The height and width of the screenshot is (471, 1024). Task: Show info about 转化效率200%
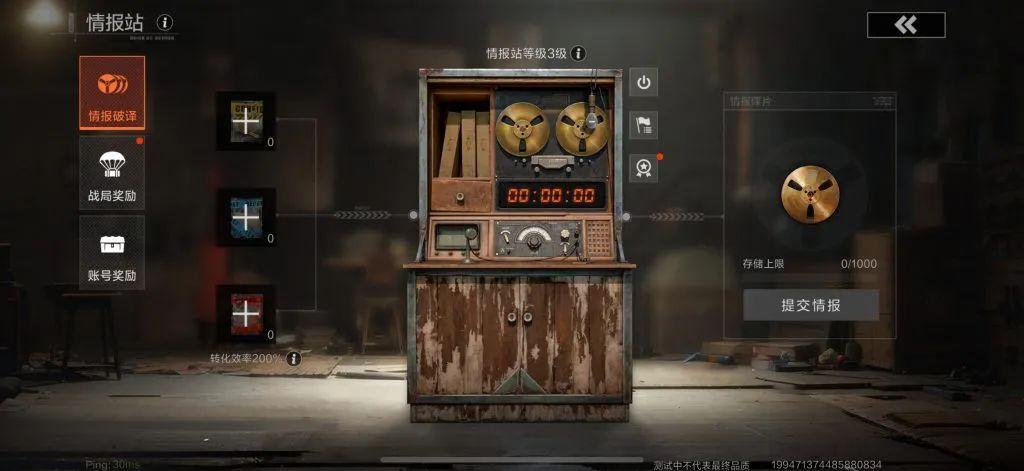(294, 358)
